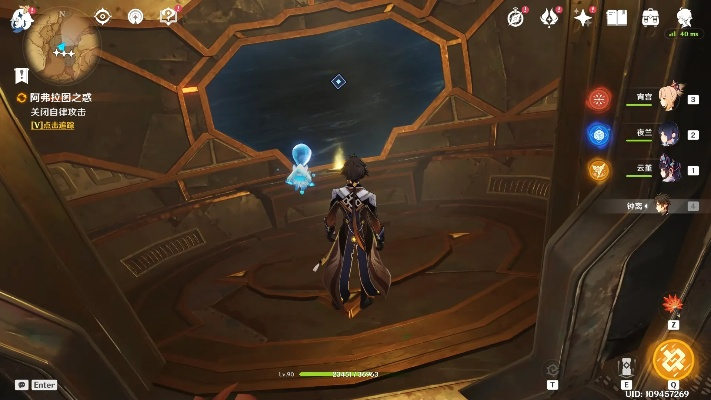Open the map-with-question-mark icon
Viewport: 711px width, 400px height.
pos(168,16)
